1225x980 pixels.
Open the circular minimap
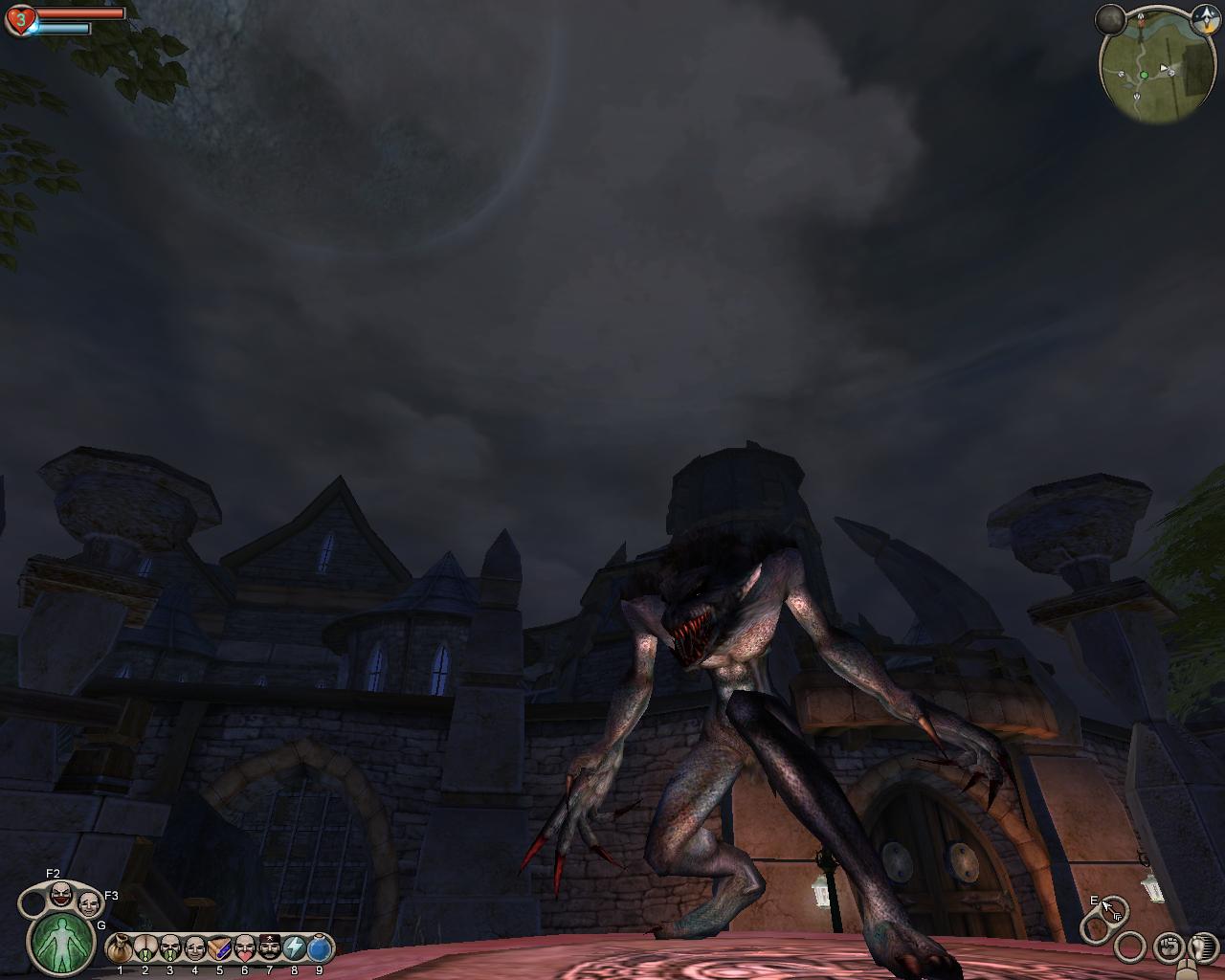pos(1144,75)
